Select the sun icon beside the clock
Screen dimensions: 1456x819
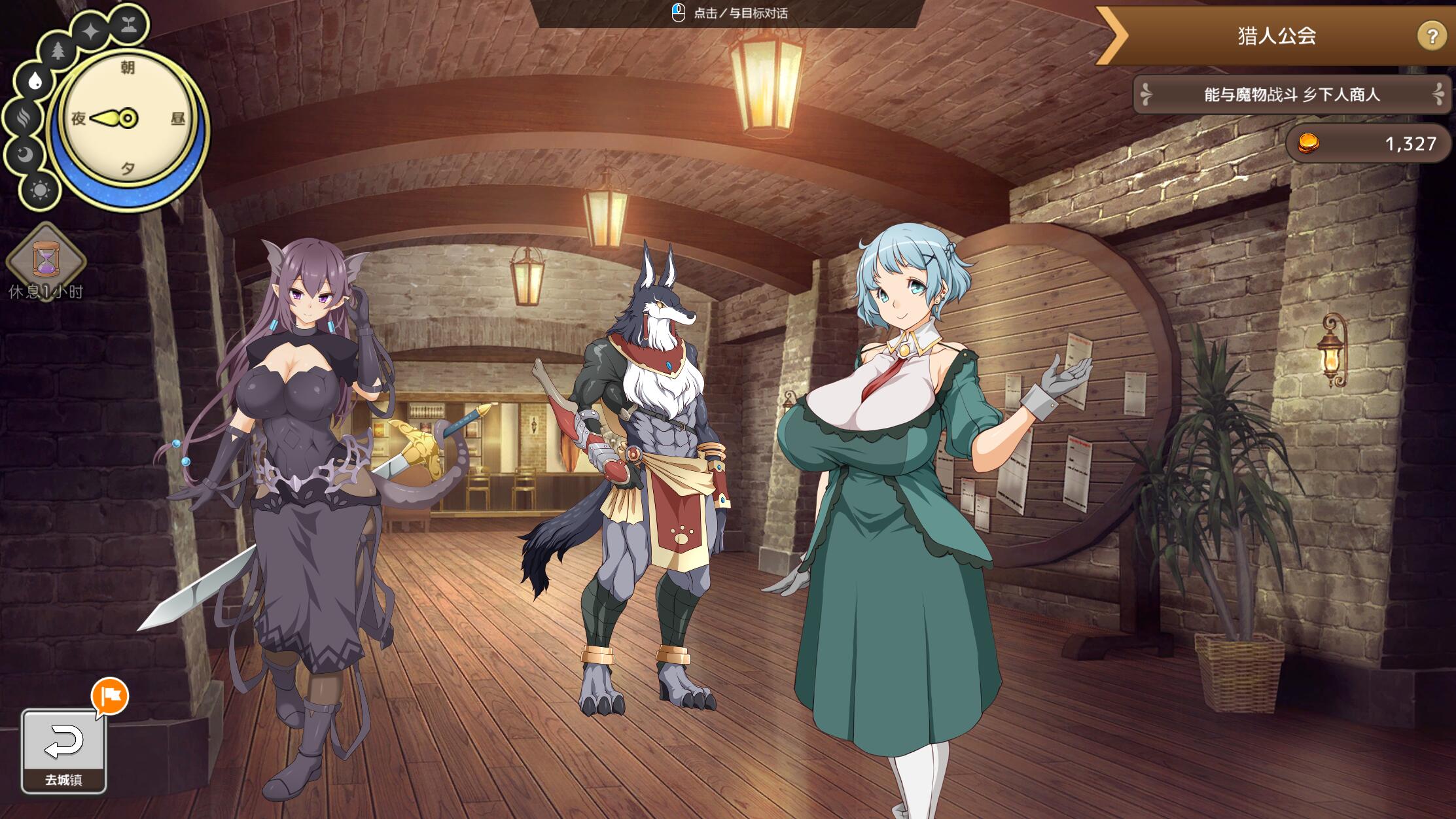tap(40, 190)
